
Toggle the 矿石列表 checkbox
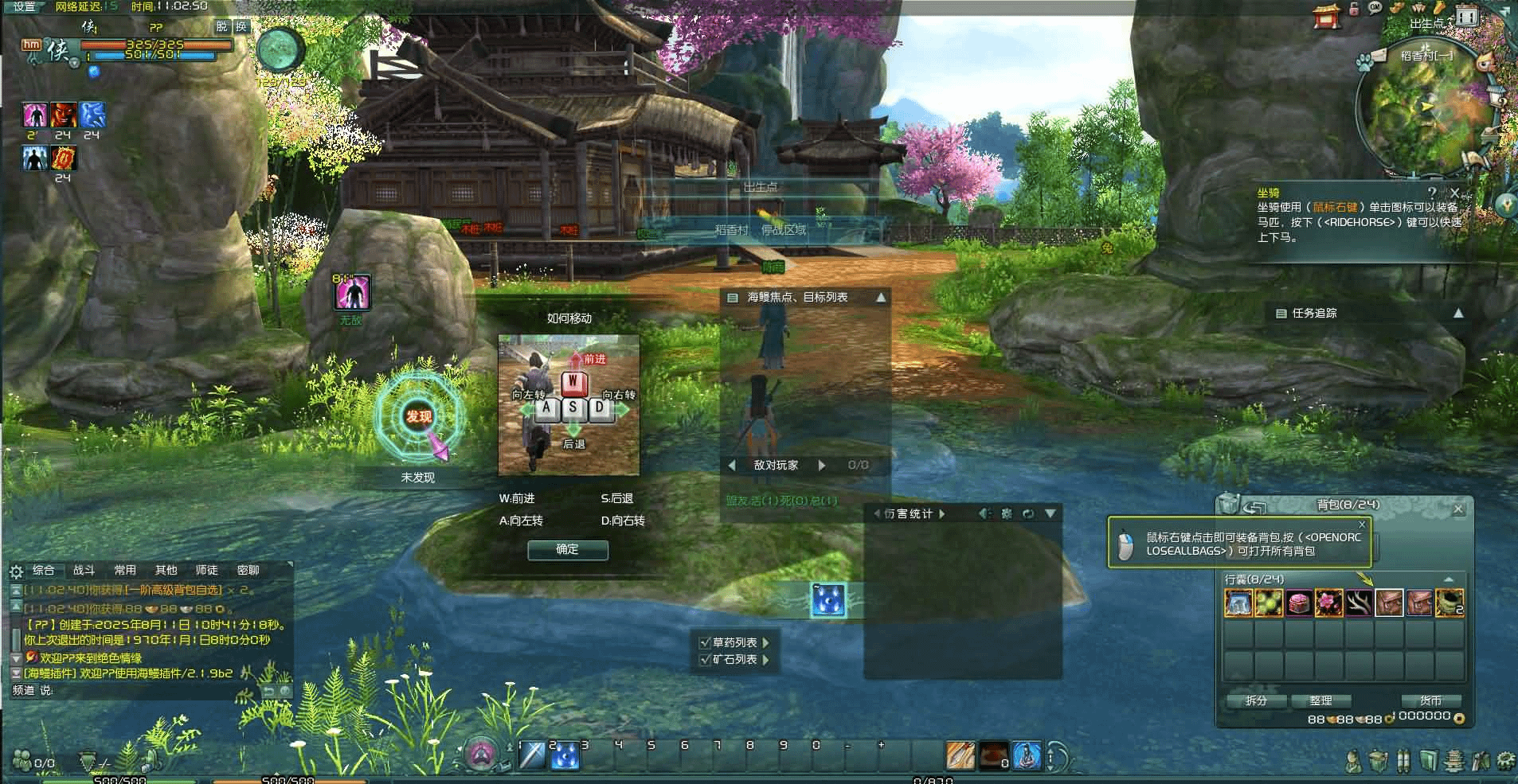coord(704,660)
